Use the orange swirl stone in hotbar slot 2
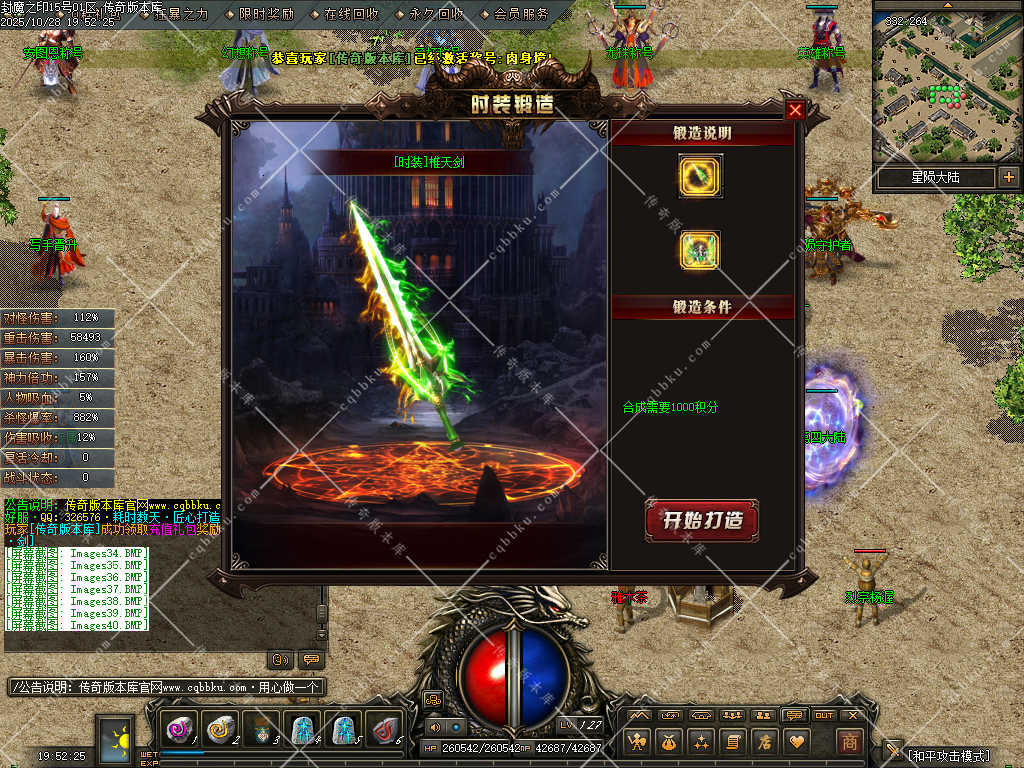 [219, 730]
